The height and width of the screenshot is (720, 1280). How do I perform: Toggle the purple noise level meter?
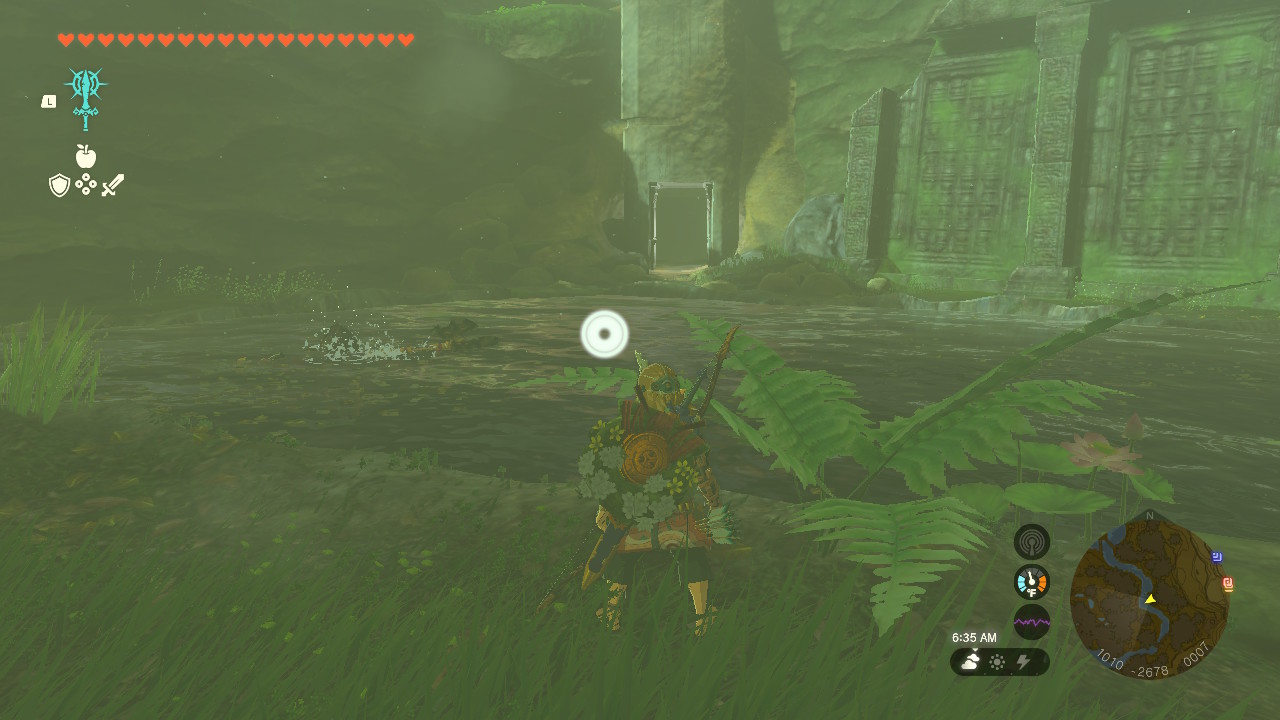coord(1032,621)
